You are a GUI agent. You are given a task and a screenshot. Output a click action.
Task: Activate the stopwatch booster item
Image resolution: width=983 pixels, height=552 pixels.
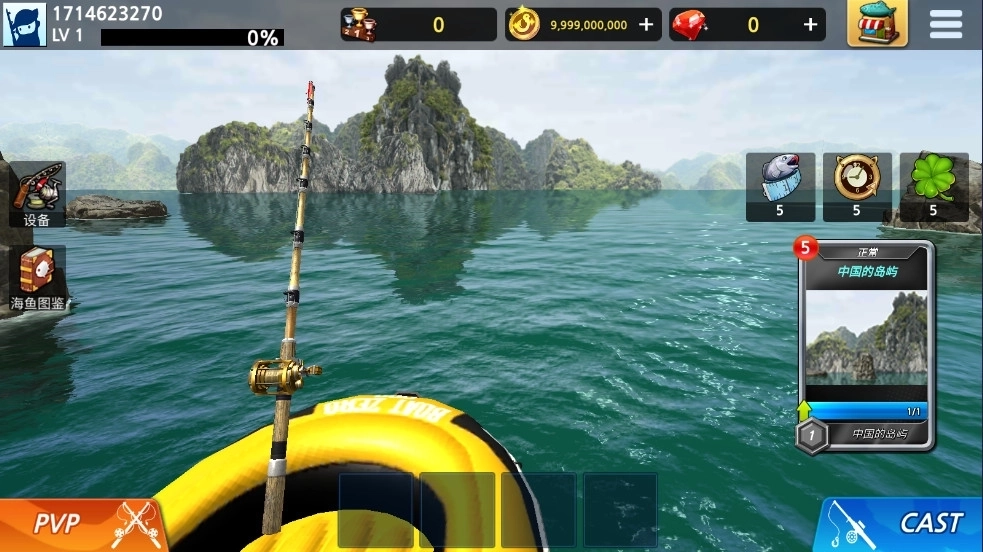pyautogui.click(x=857, y=186)
